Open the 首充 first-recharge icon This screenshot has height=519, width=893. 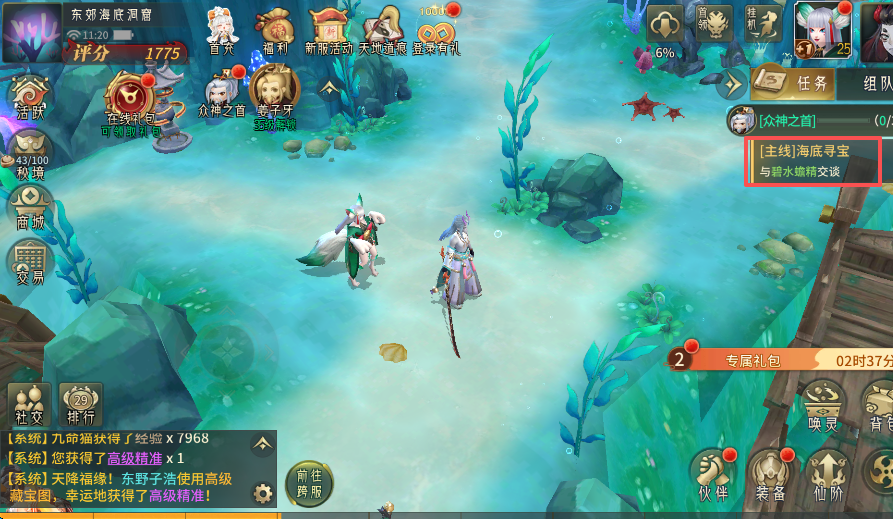(222, 29)
